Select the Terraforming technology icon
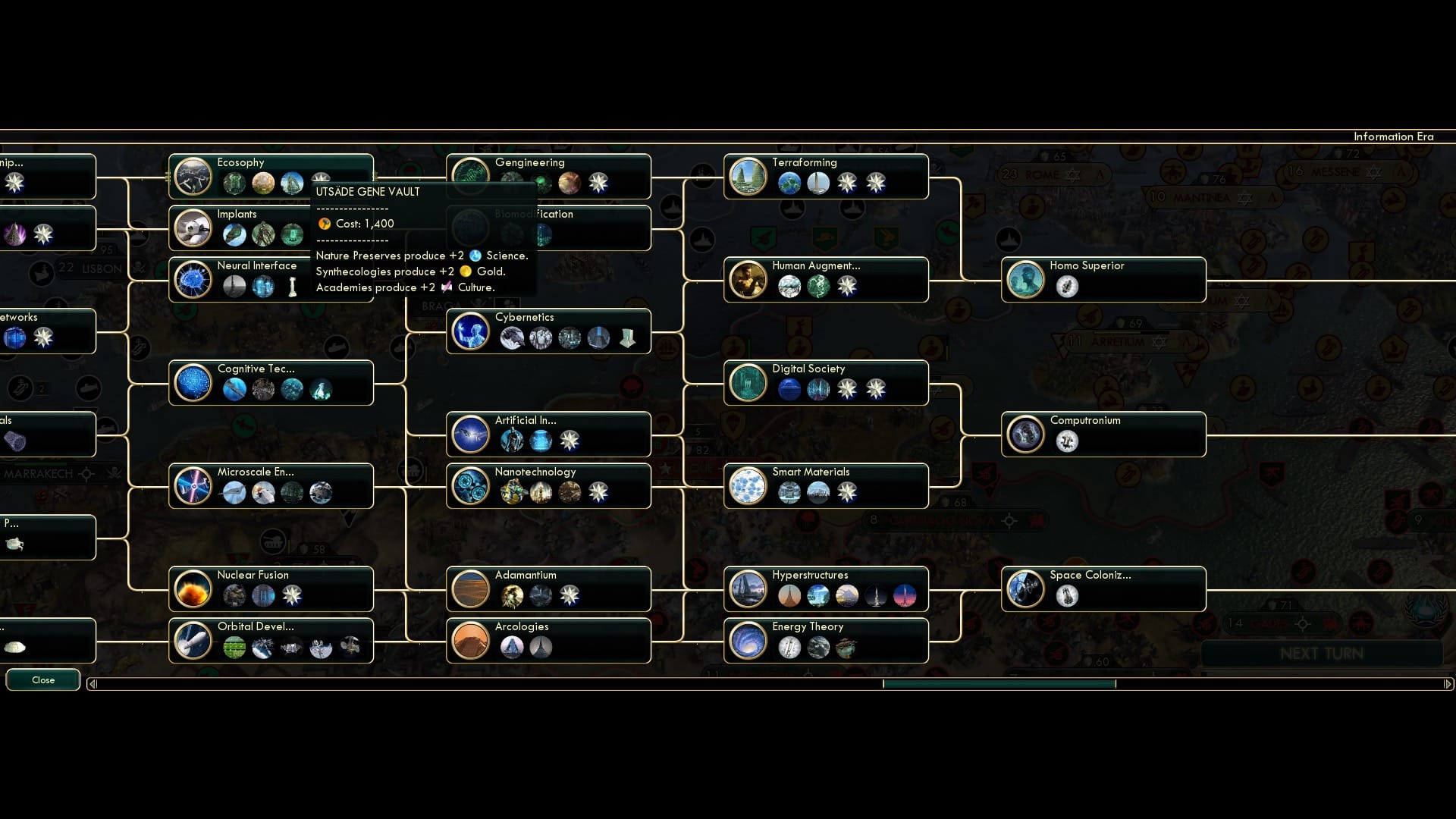Image resolution: width=1456 pixels, height=819 pixels. (x=748, y=176)
